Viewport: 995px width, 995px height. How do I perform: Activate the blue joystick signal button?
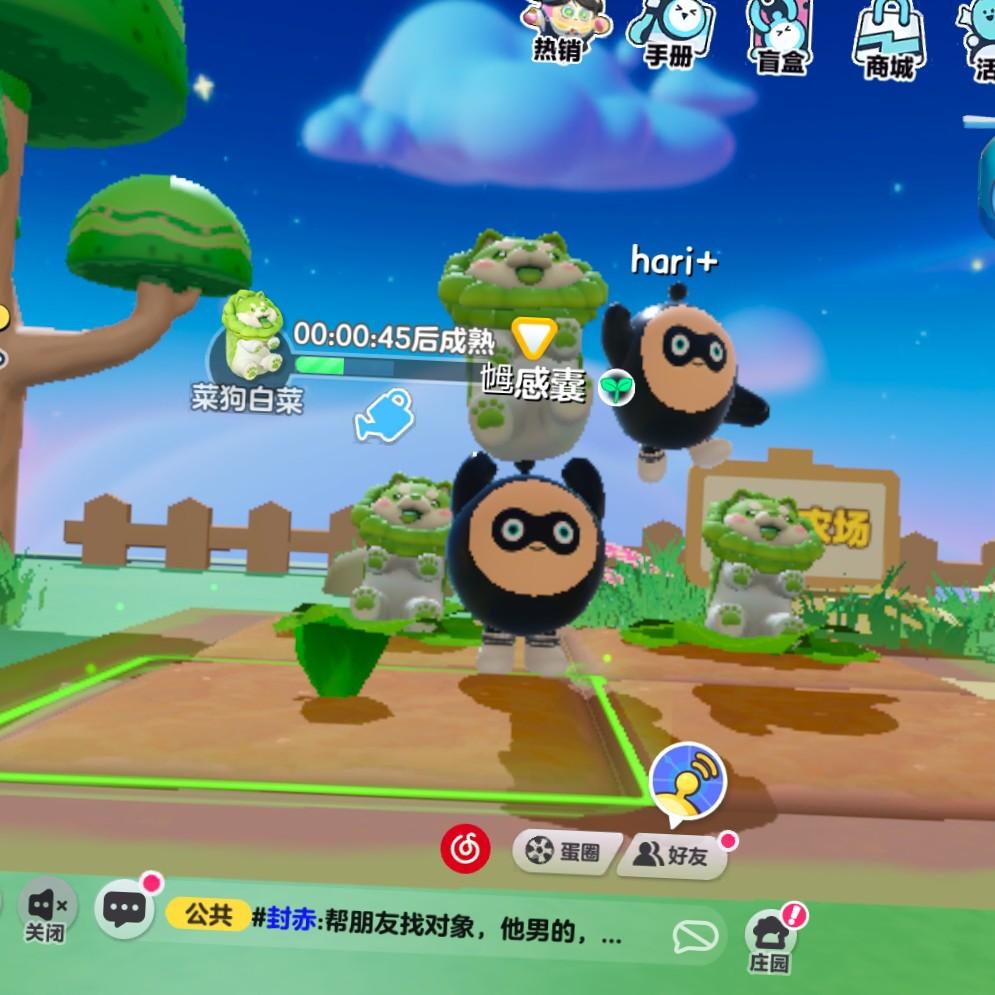click(687, 782)
